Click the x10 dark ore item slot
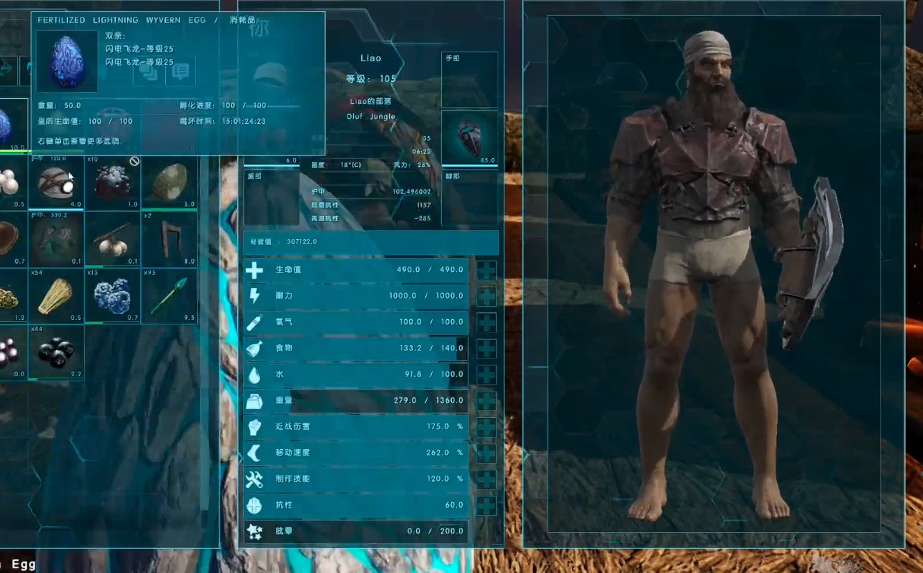 (x=113, y=183)
